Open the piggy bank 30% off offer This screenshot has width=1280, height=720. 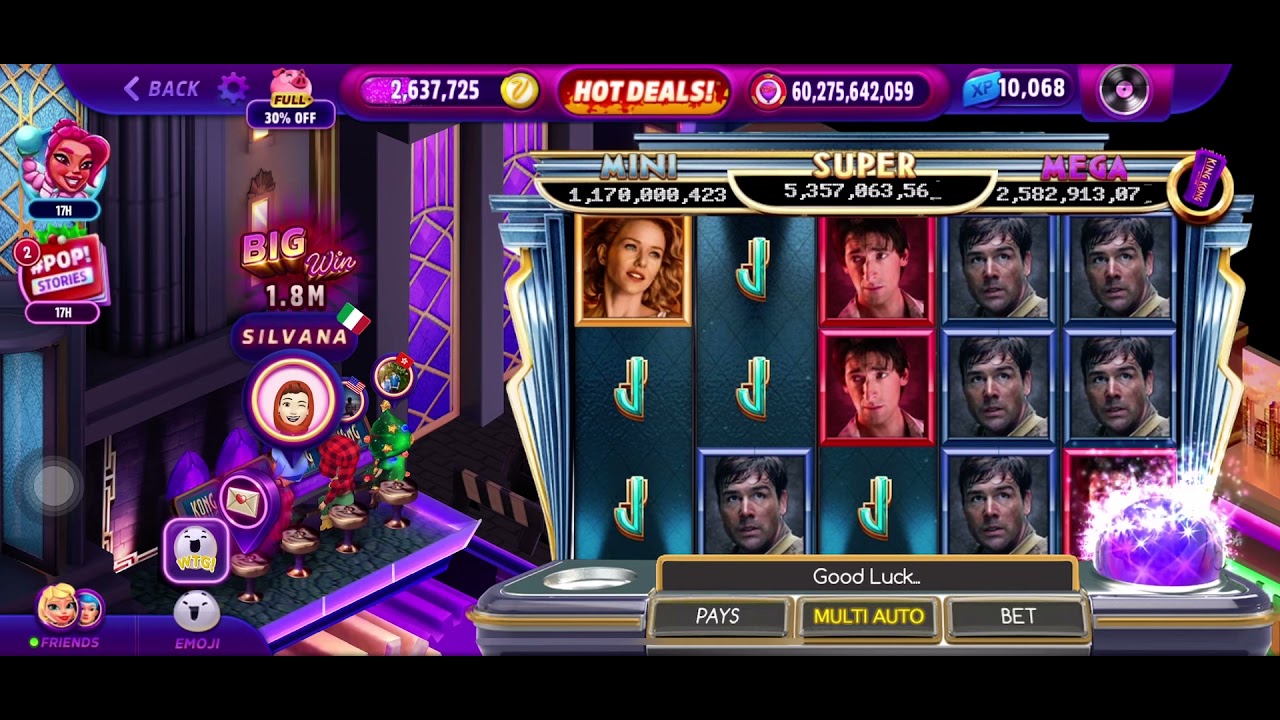point(290,100)
